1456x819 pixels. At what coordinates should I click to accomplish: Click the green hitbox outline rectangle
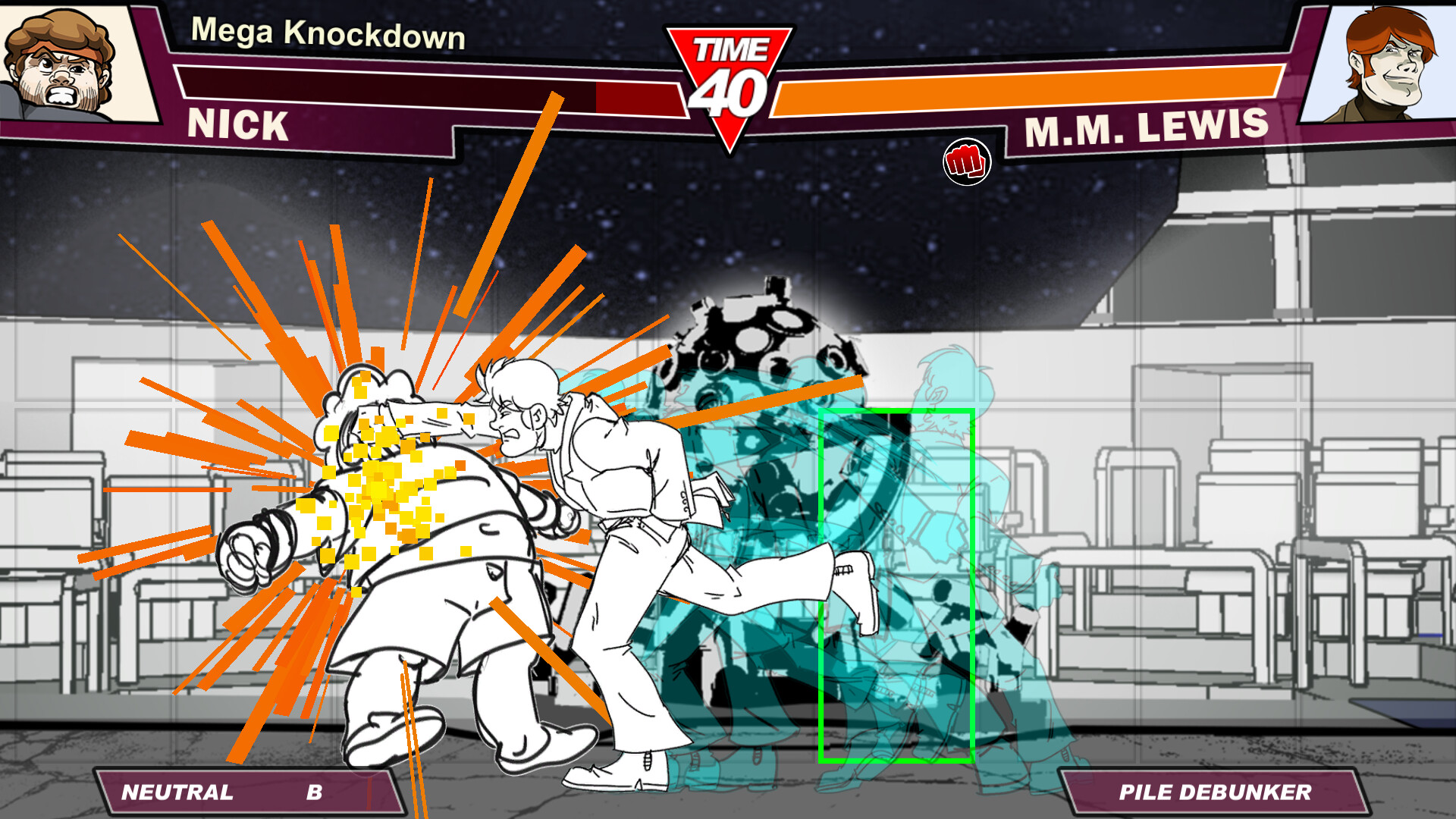(x=896, y=584)
